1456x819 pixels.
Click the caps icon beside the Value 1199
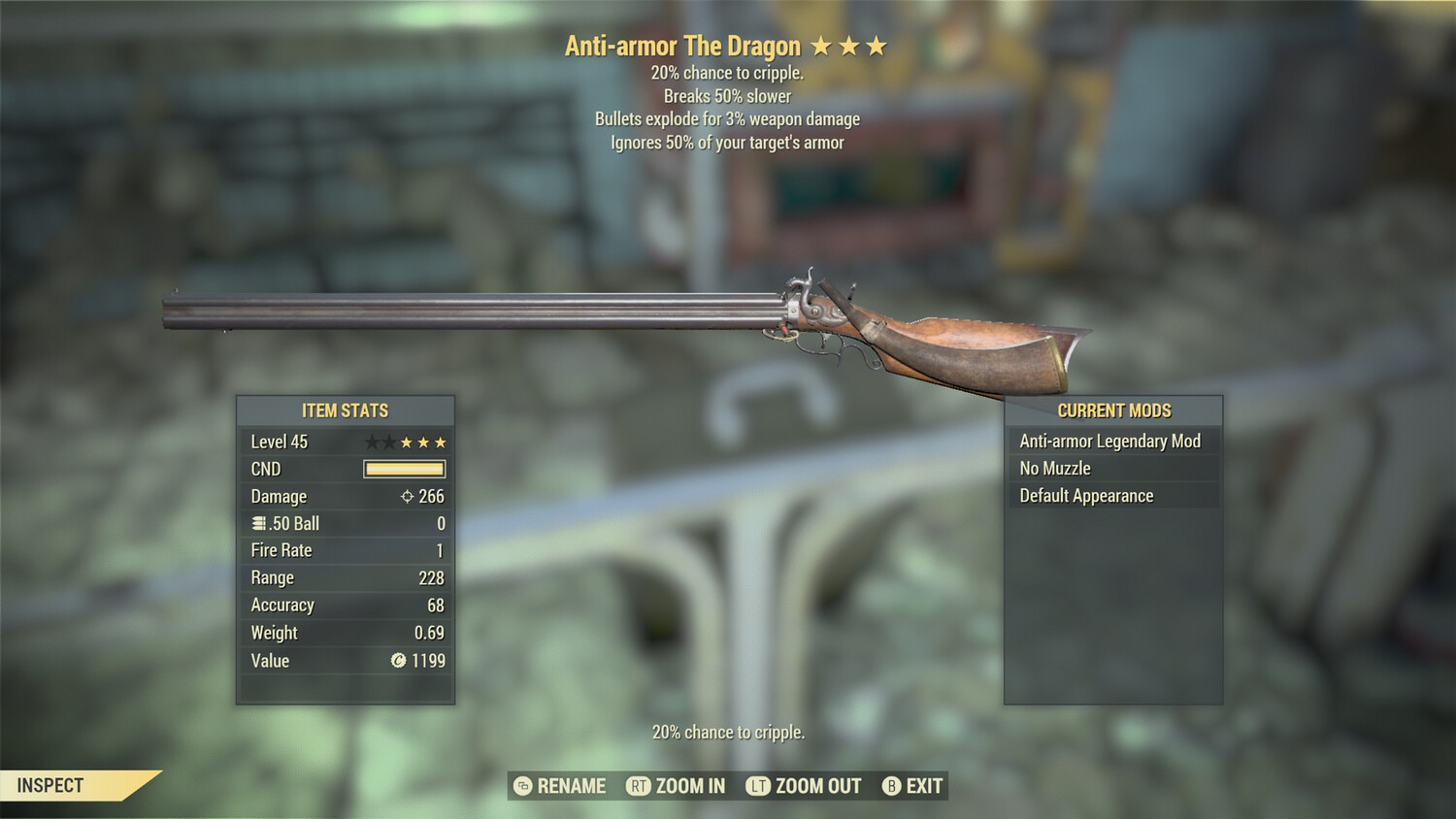398,661
